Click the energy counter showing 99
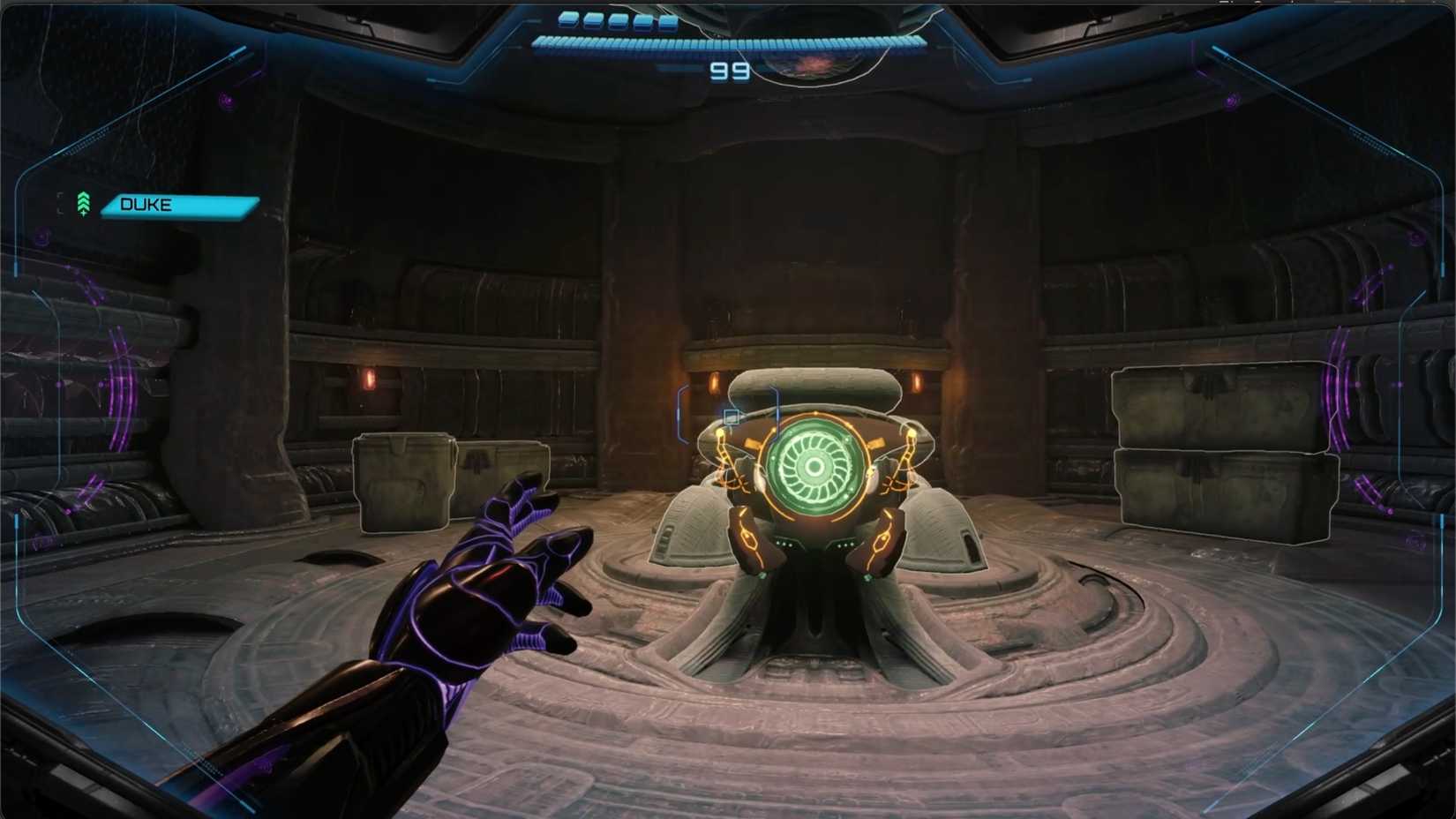1456x819 pixels. pos(730,70)
